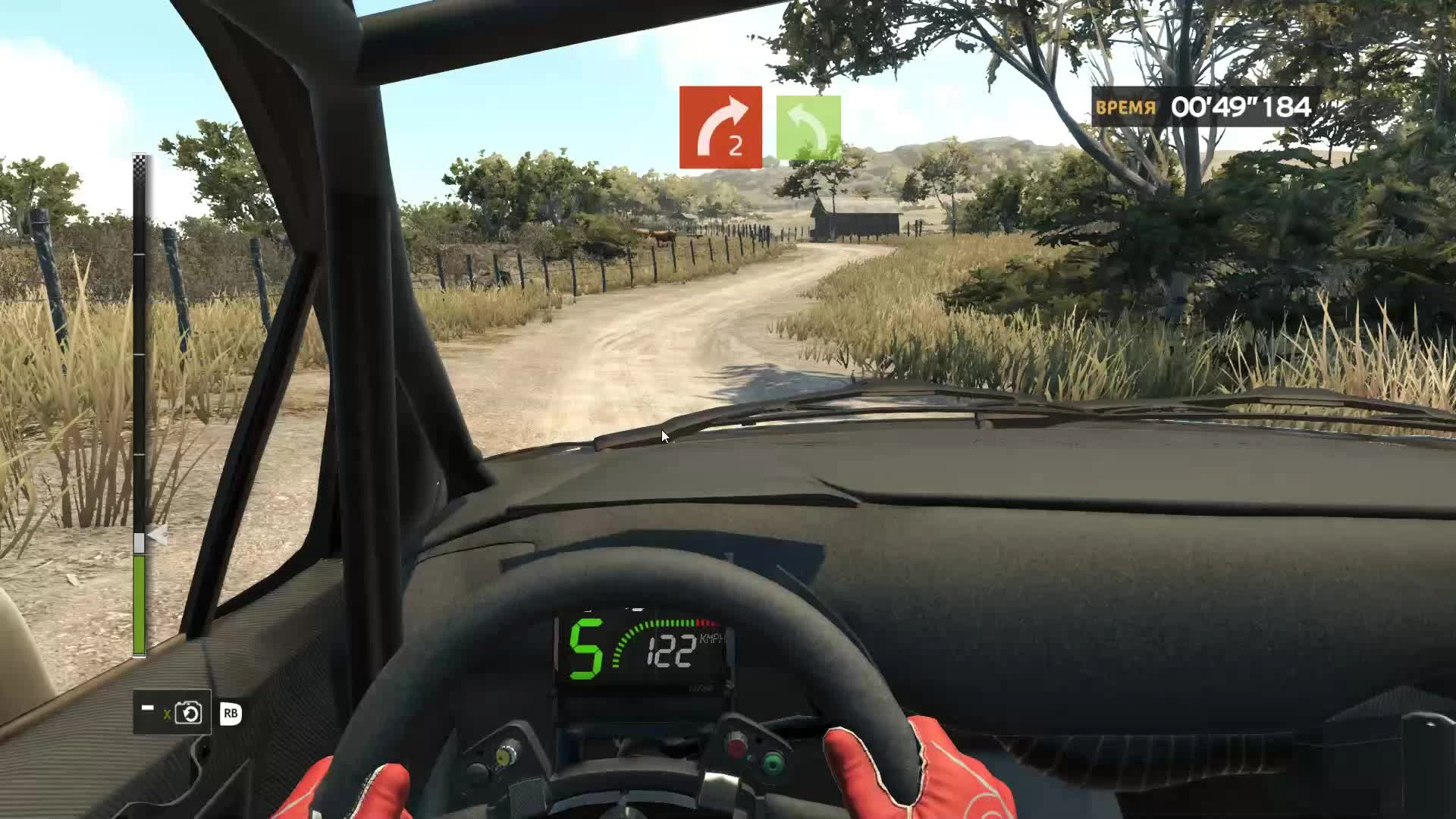Click the green X controller button icon
The width and height of the screenshot is (1456, 819).
coord(168,714)
